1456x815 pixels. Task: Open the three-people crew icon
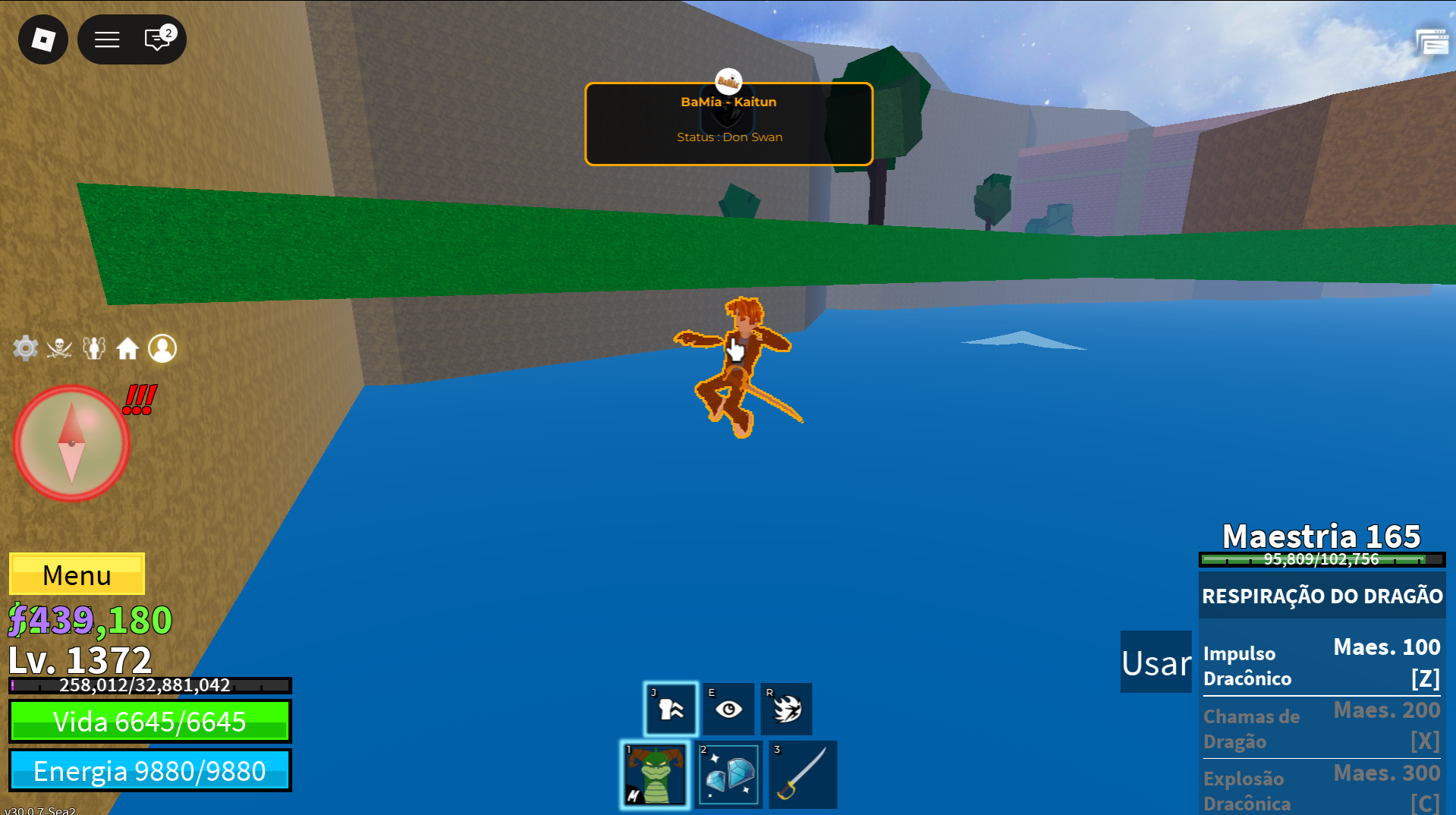tap(94, 348)
